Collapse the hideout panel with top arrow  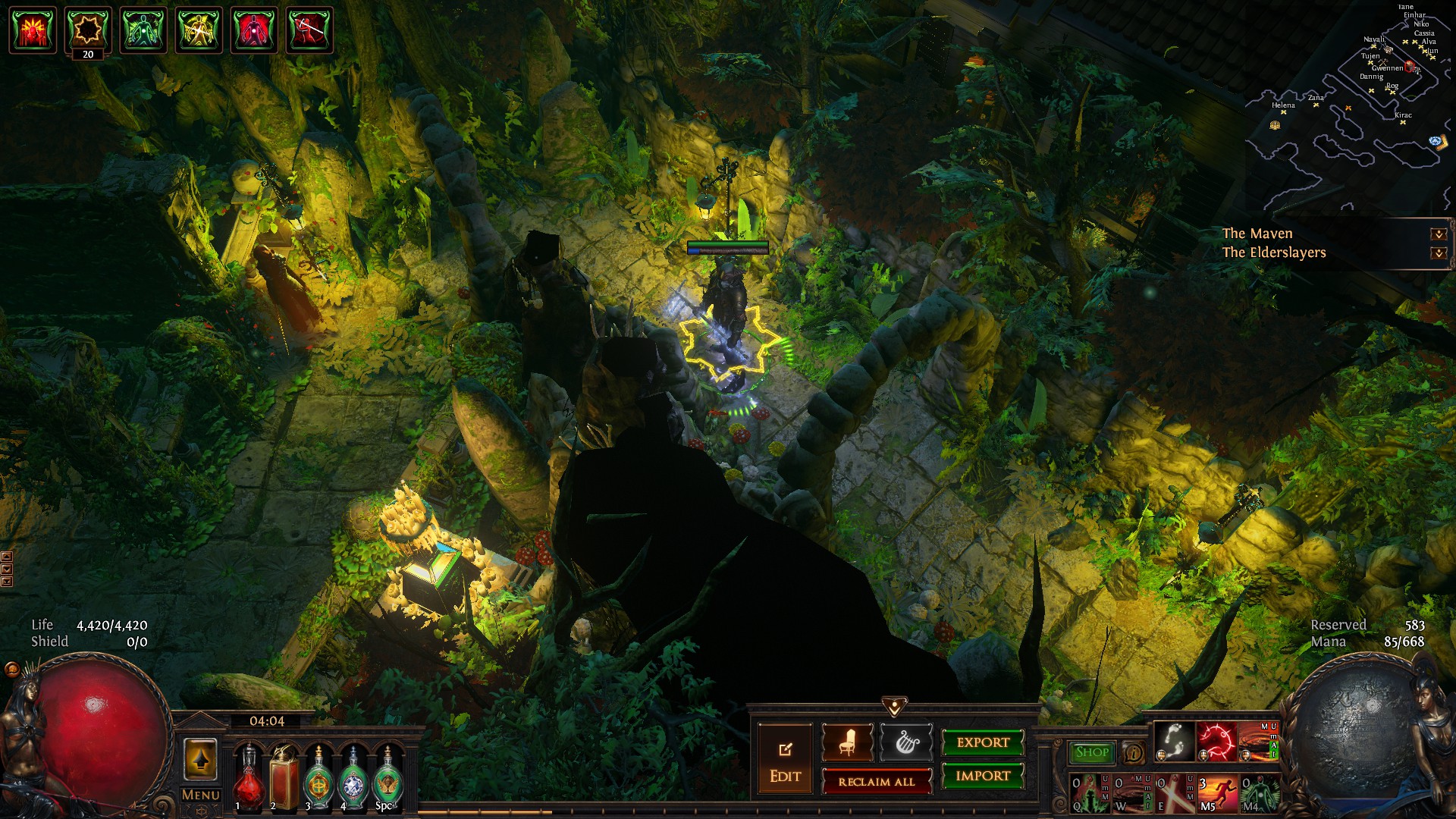[894, 707]
